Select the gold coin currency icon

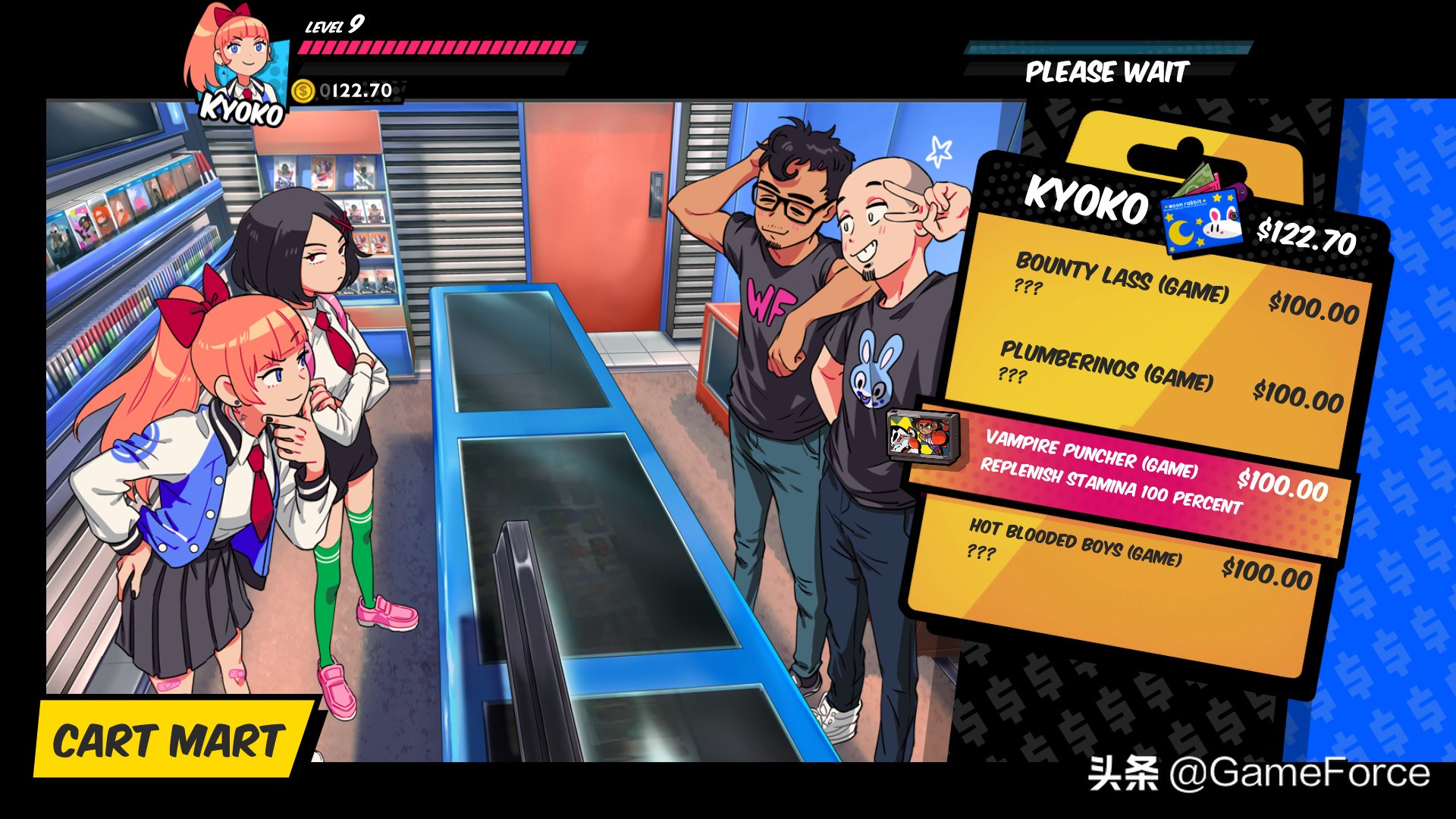pos(303,90)
